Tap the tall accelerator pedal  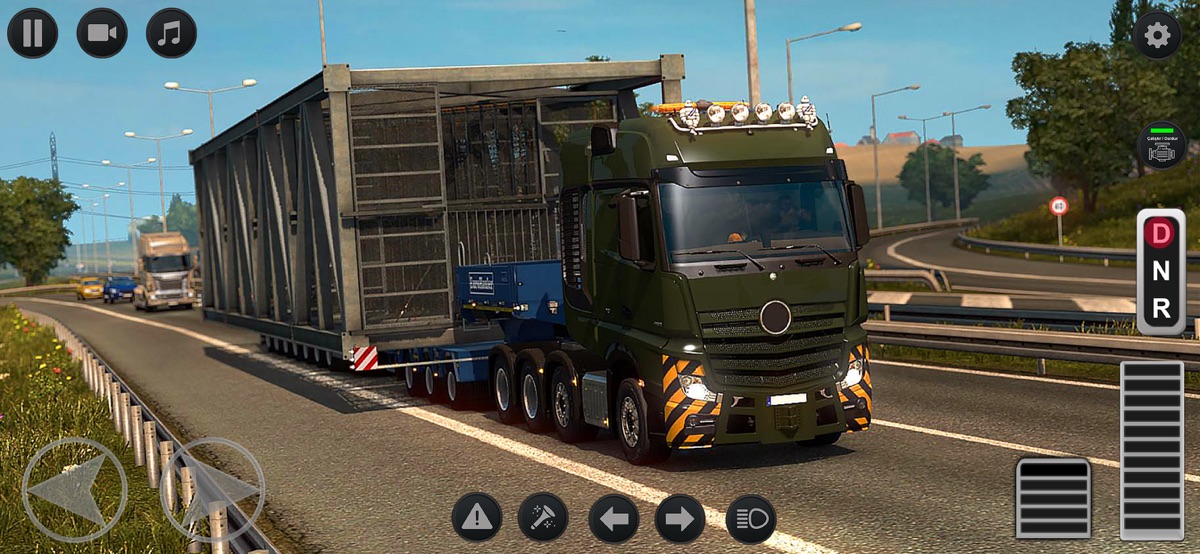[1151, 450]
